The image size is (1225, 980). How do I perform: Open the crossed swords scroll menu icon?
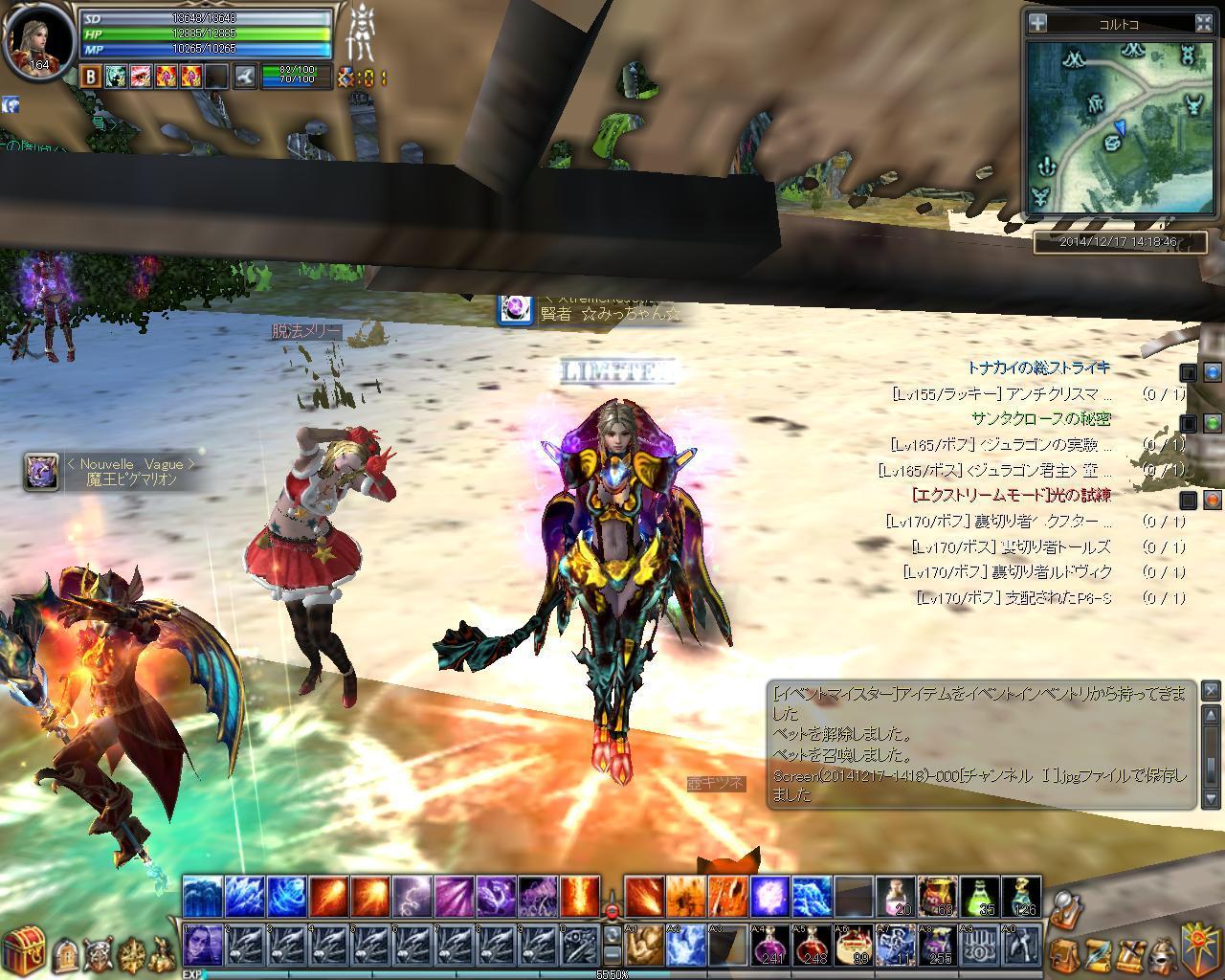tap(1130, 953)
